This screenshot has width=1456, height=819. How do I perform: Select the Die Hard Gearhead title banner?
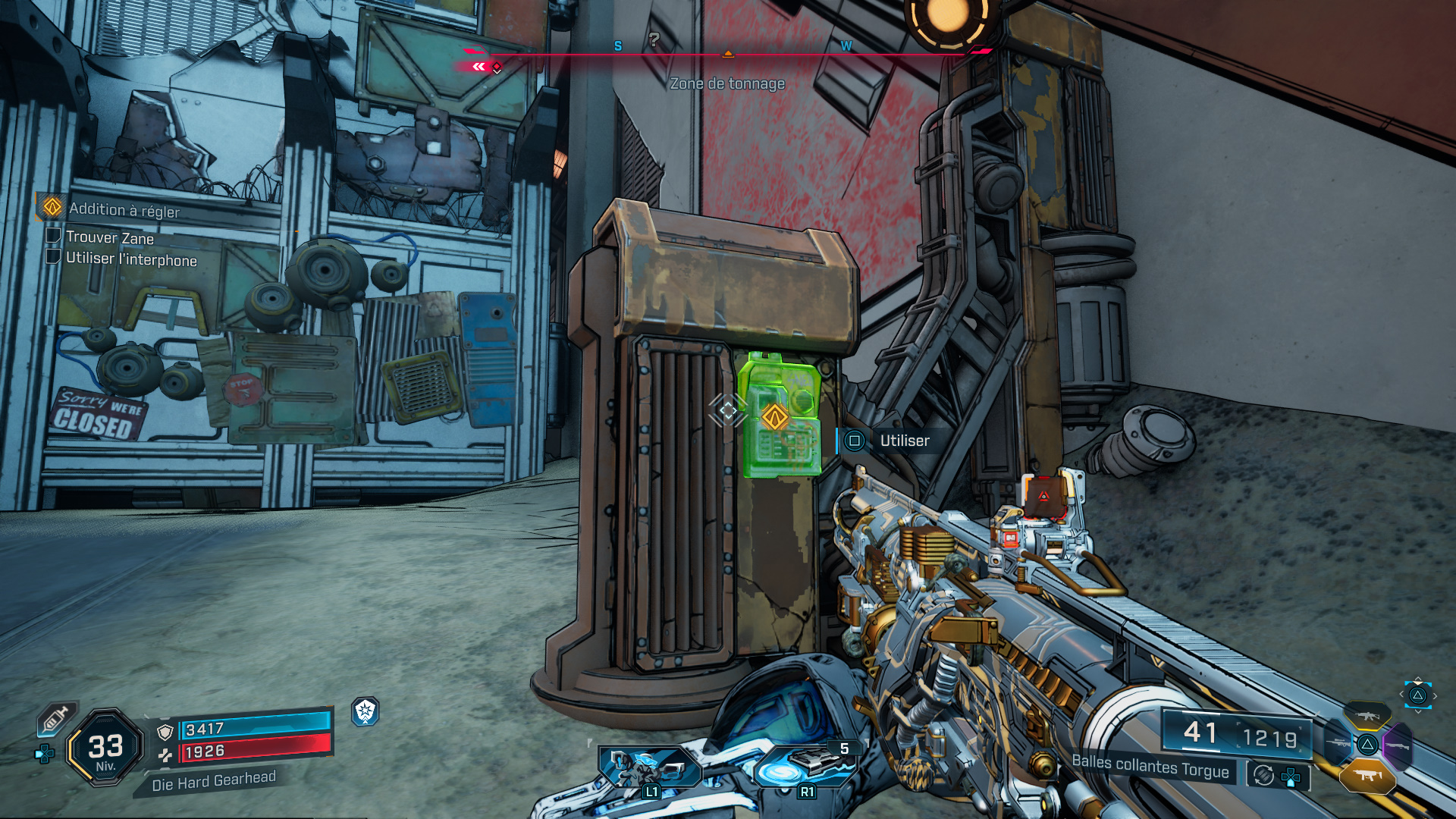[213, 781]
